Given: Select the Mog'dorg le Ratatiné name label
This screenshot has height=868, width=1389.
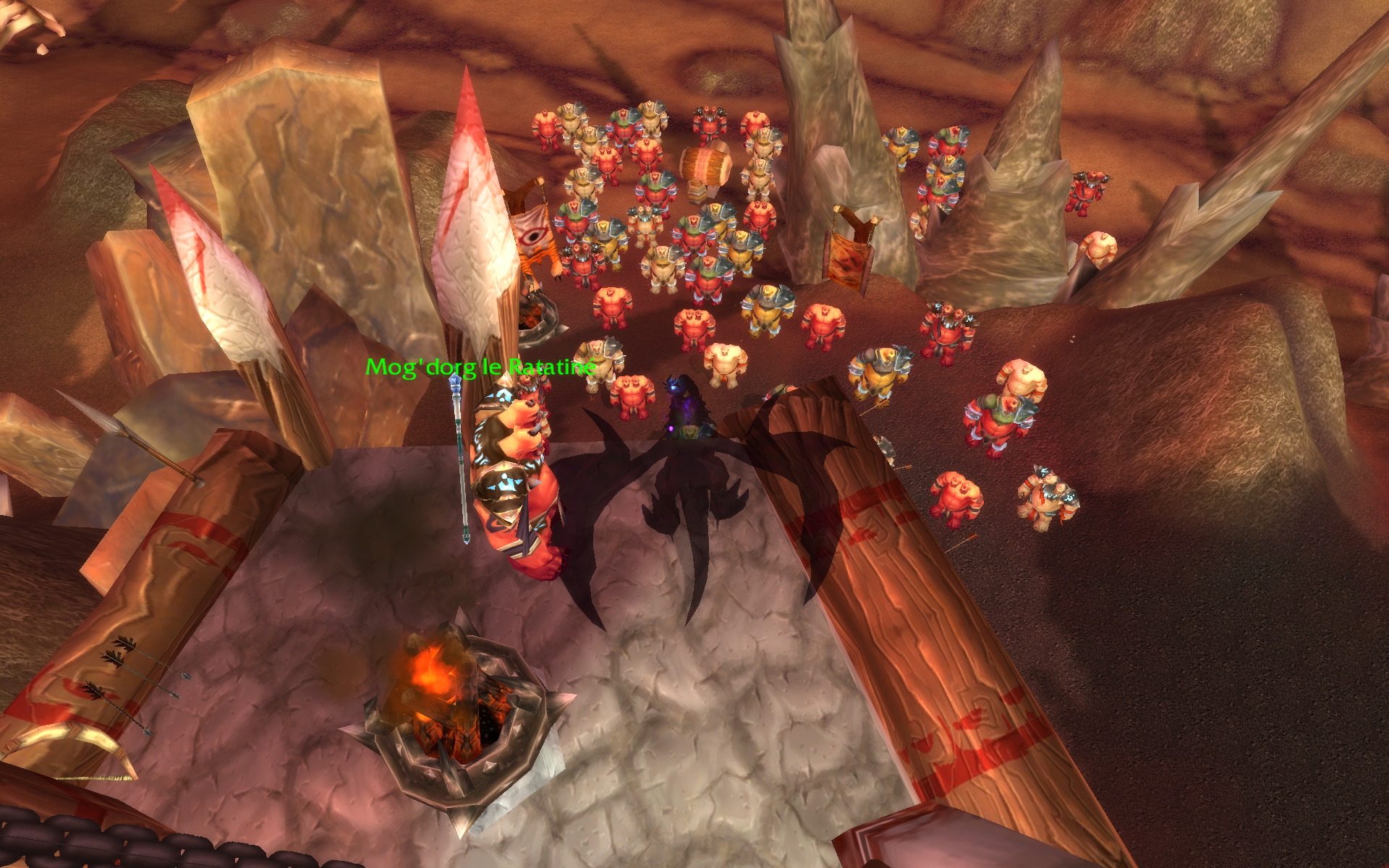Looking at the screenshot, I should (x=480, y=367).
